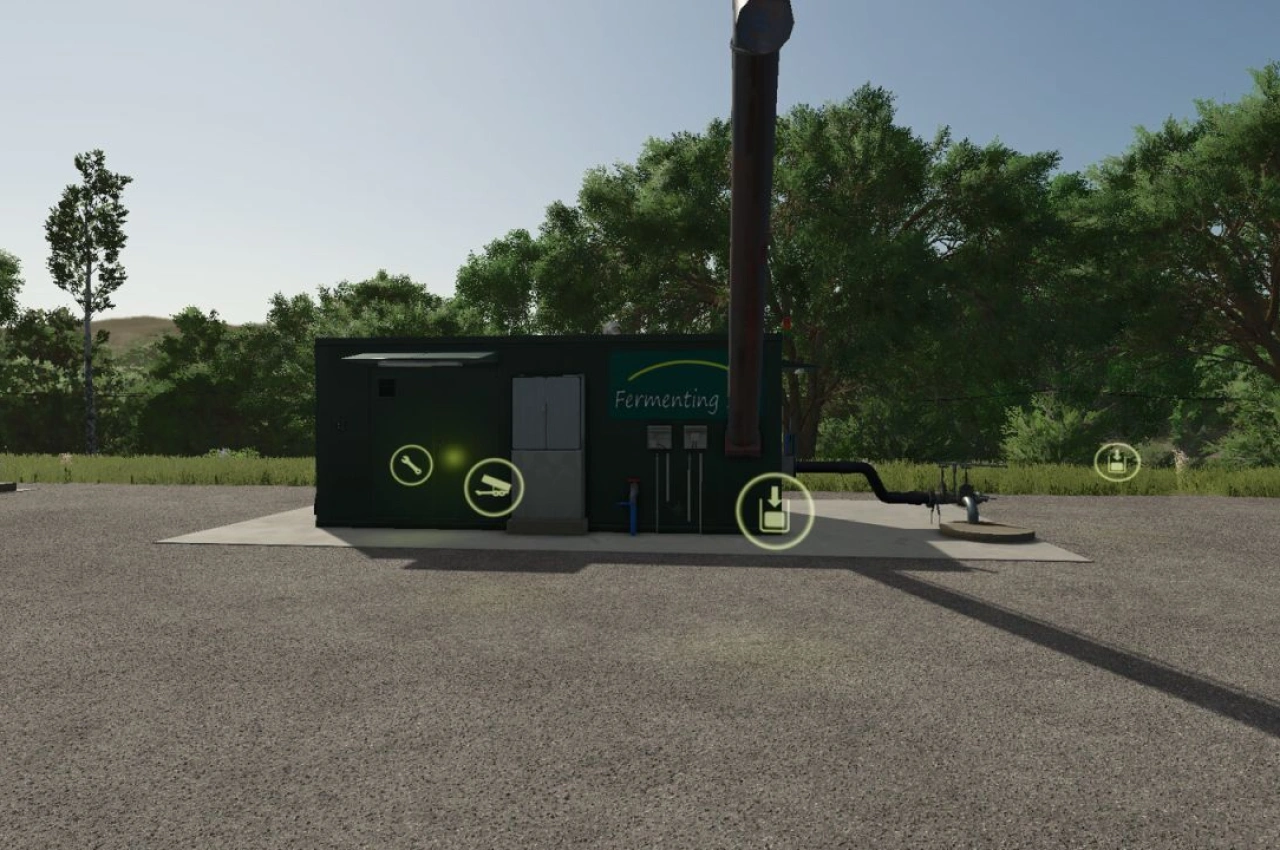1280x850 pixels.
Task: Select the right gauge panel on the wall
Action: point(693,438)
